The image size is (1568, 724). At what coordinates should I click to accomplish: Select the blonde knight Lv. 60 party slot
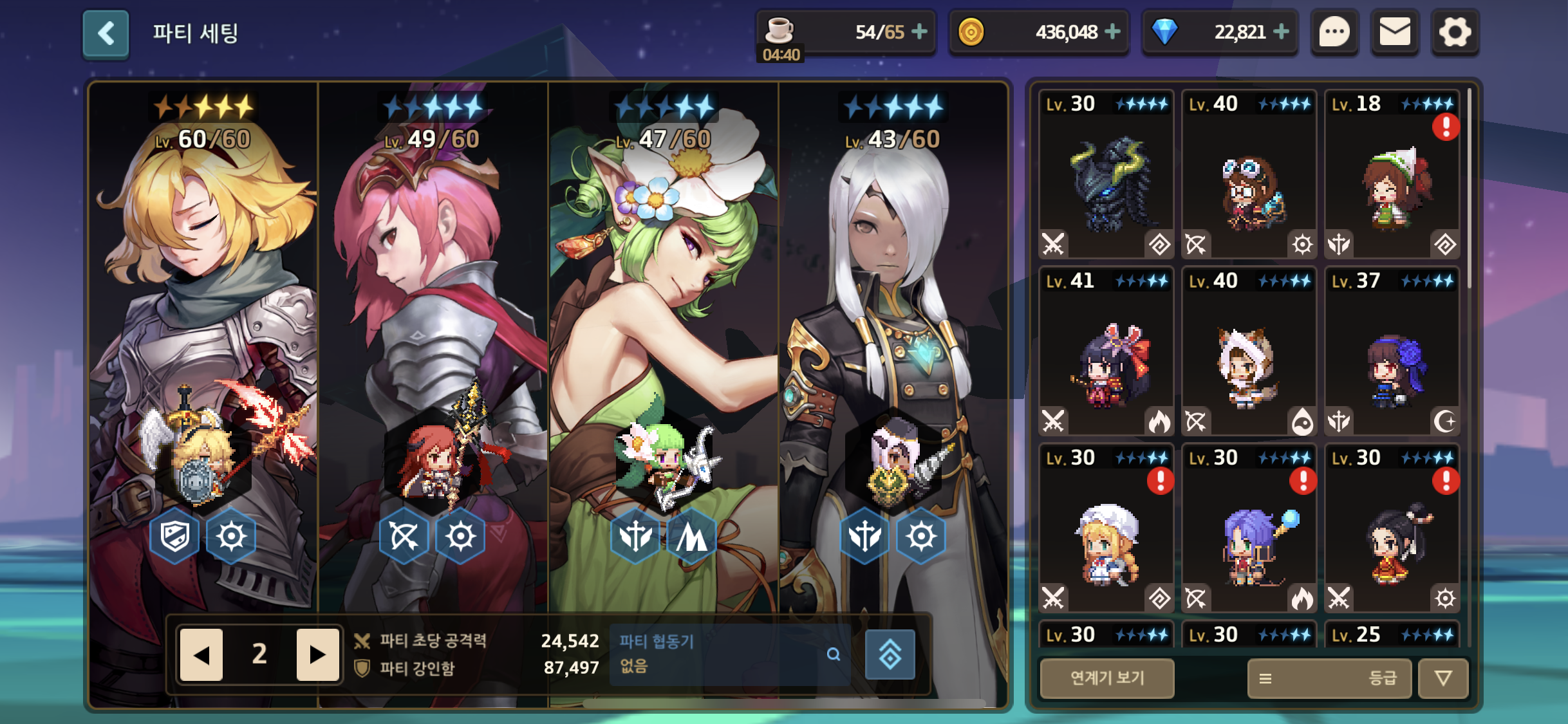tap(203, 322)
